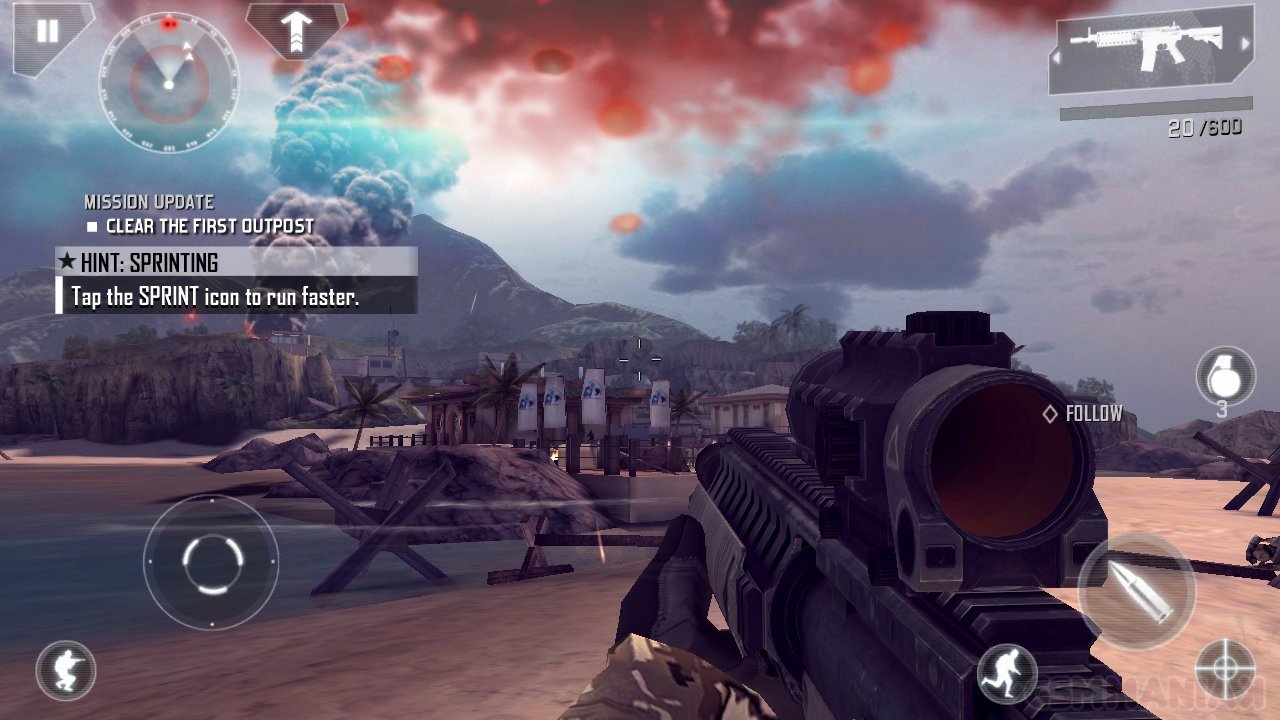Tap the virtual movement joystick
This screenshot has height=720, width=1280.
[211, 562]
